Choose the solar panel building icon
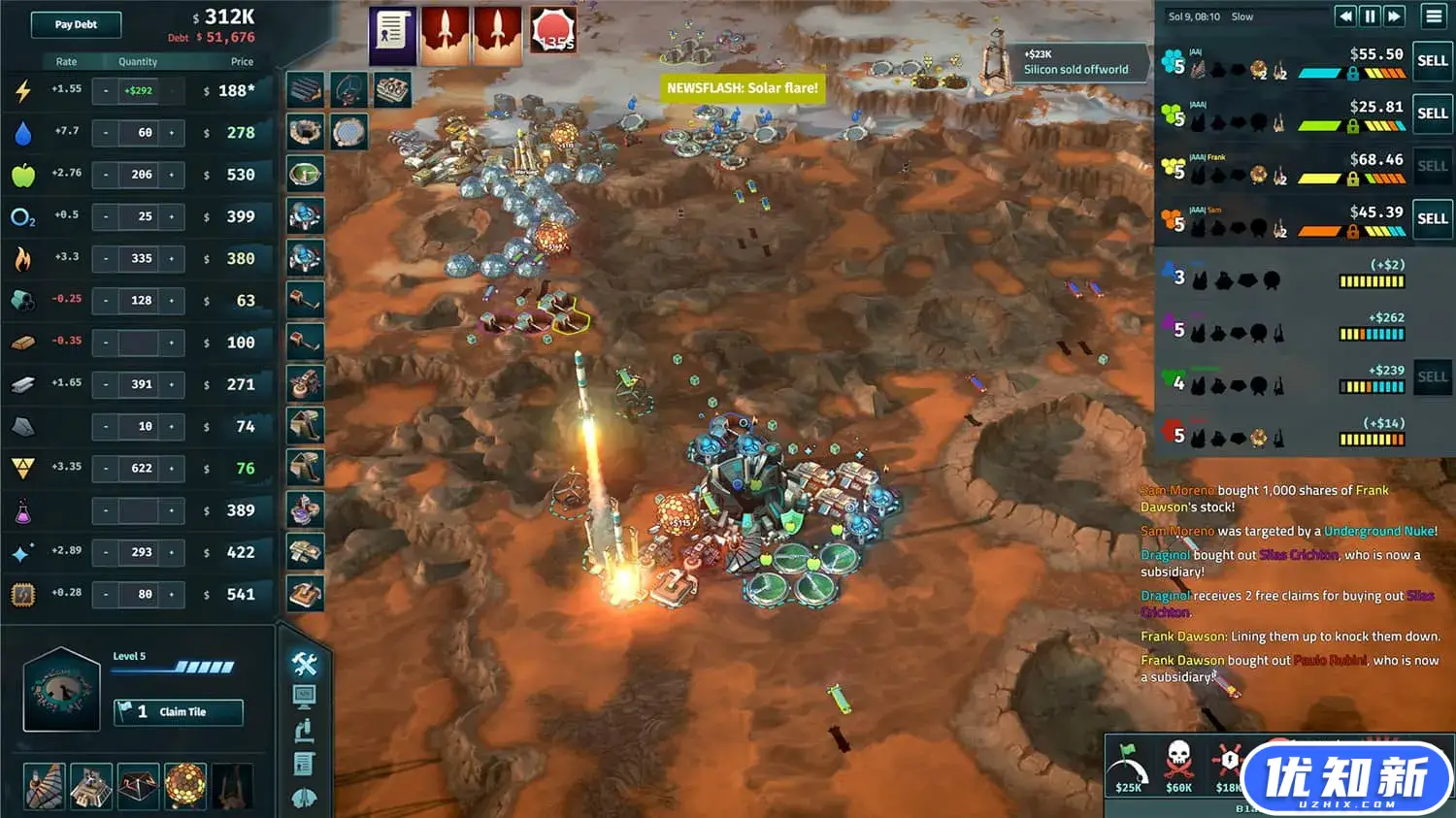This screenshot has width=1456, height=818. (x=306, y=91)
